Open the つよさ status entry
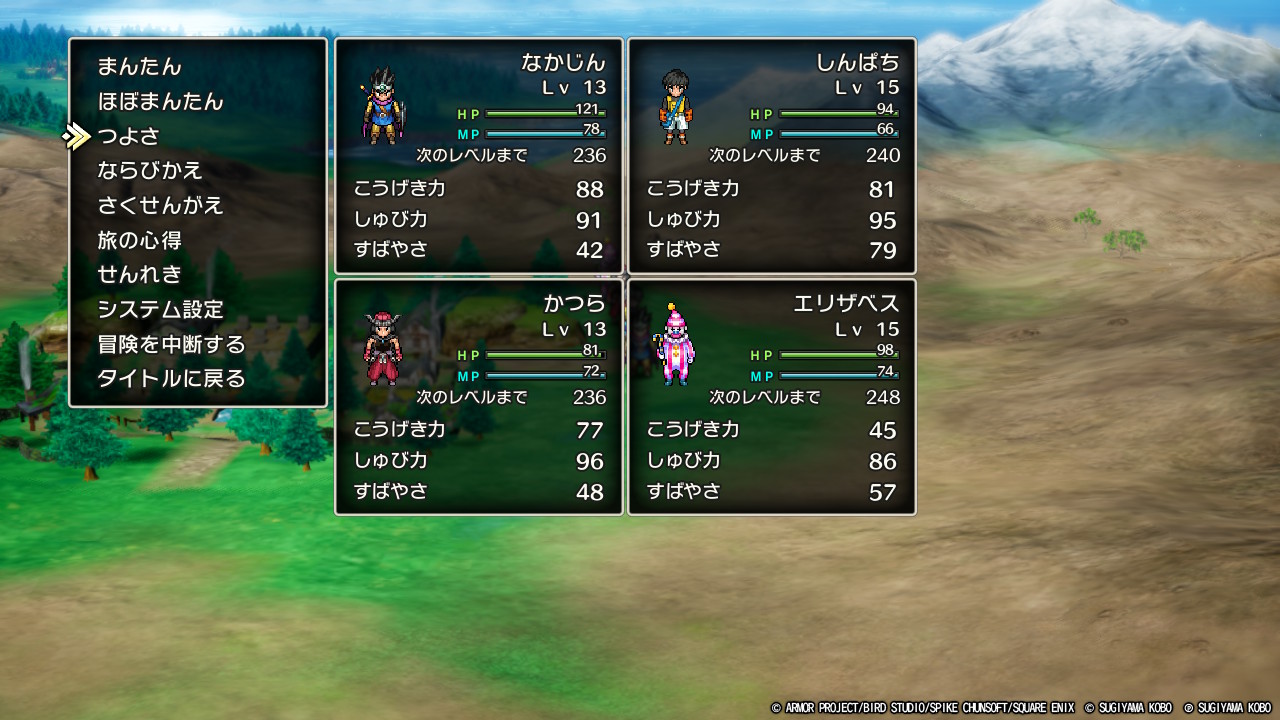This screenshot has width=1280, height=720. (x=128, y=136)
